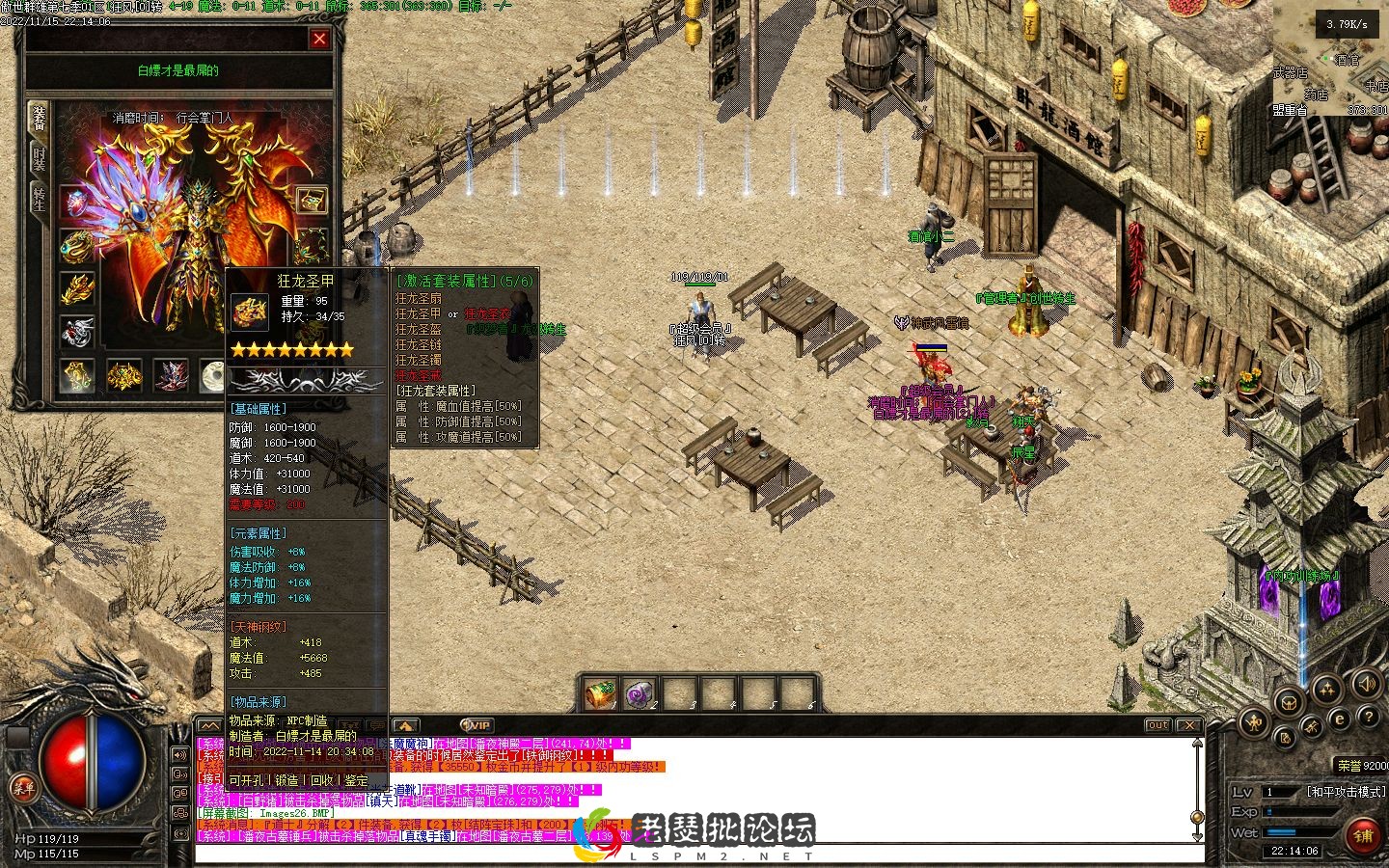
Task: Toggle sound with the speaker icon
Action: pos(1366,685)
